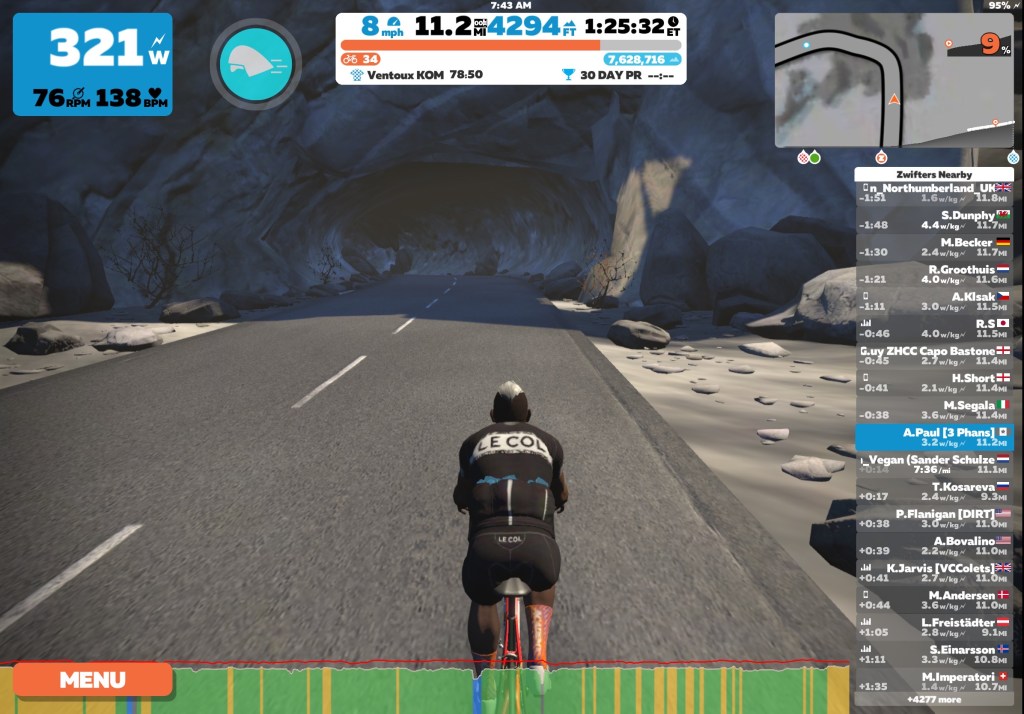Choose M.Segala from the rider list
Viewport: 1024px width, 714px height.
click(x=934, y=410)
